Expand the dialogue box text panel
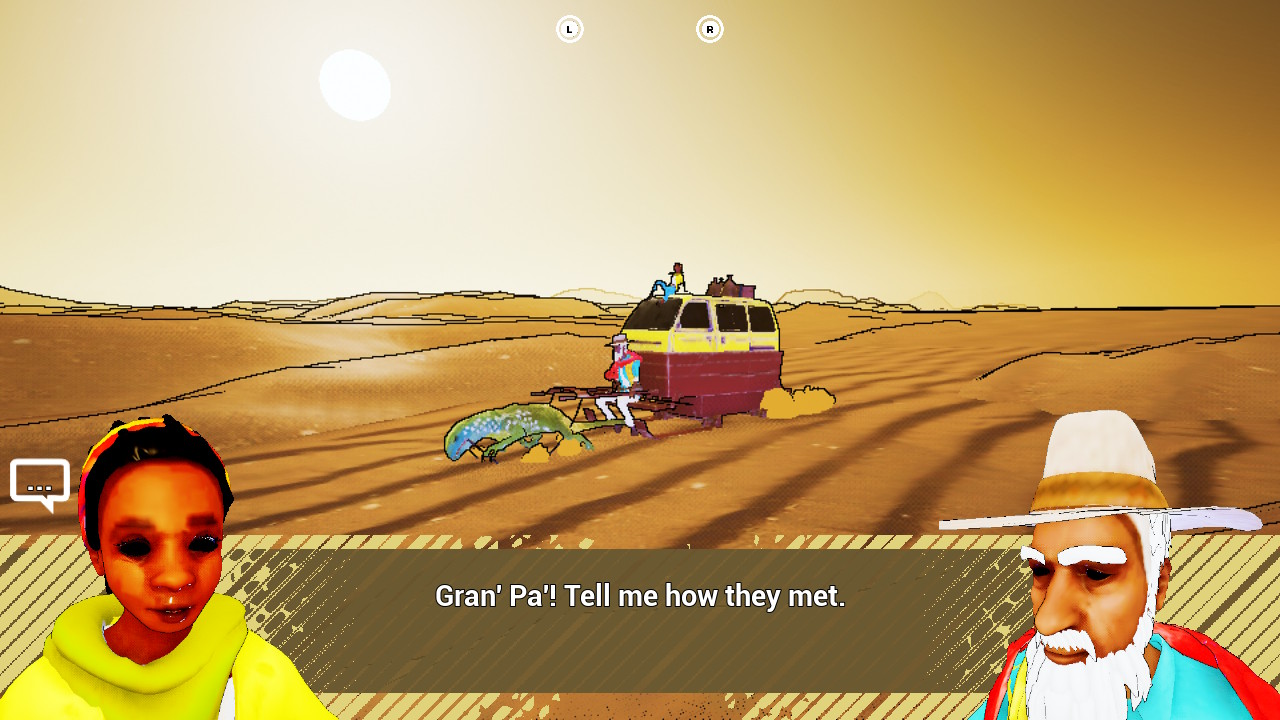 pyautogui.click(x=640, y=620)
